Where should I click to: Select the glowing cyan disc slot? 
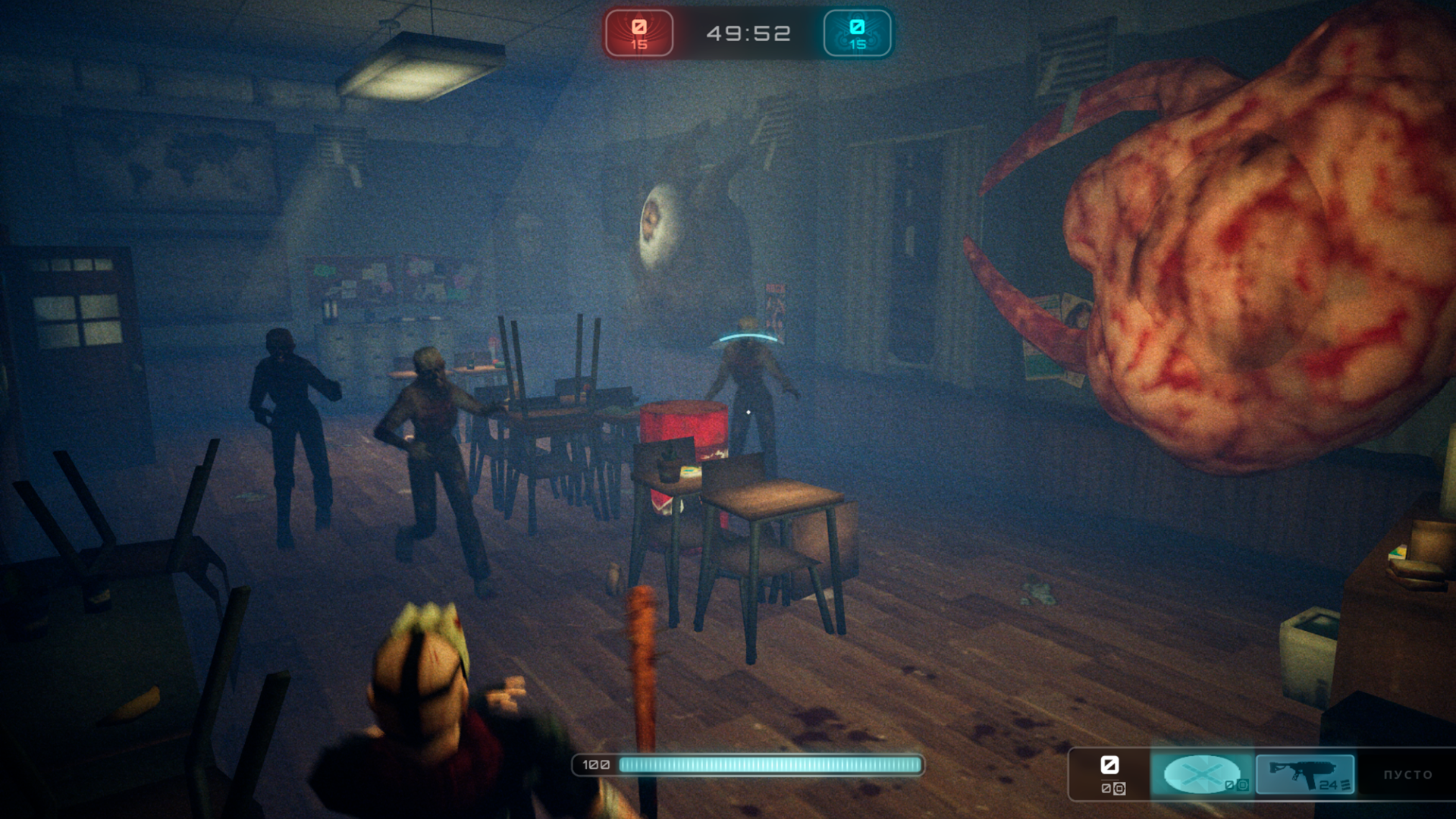coord(1203,774)
